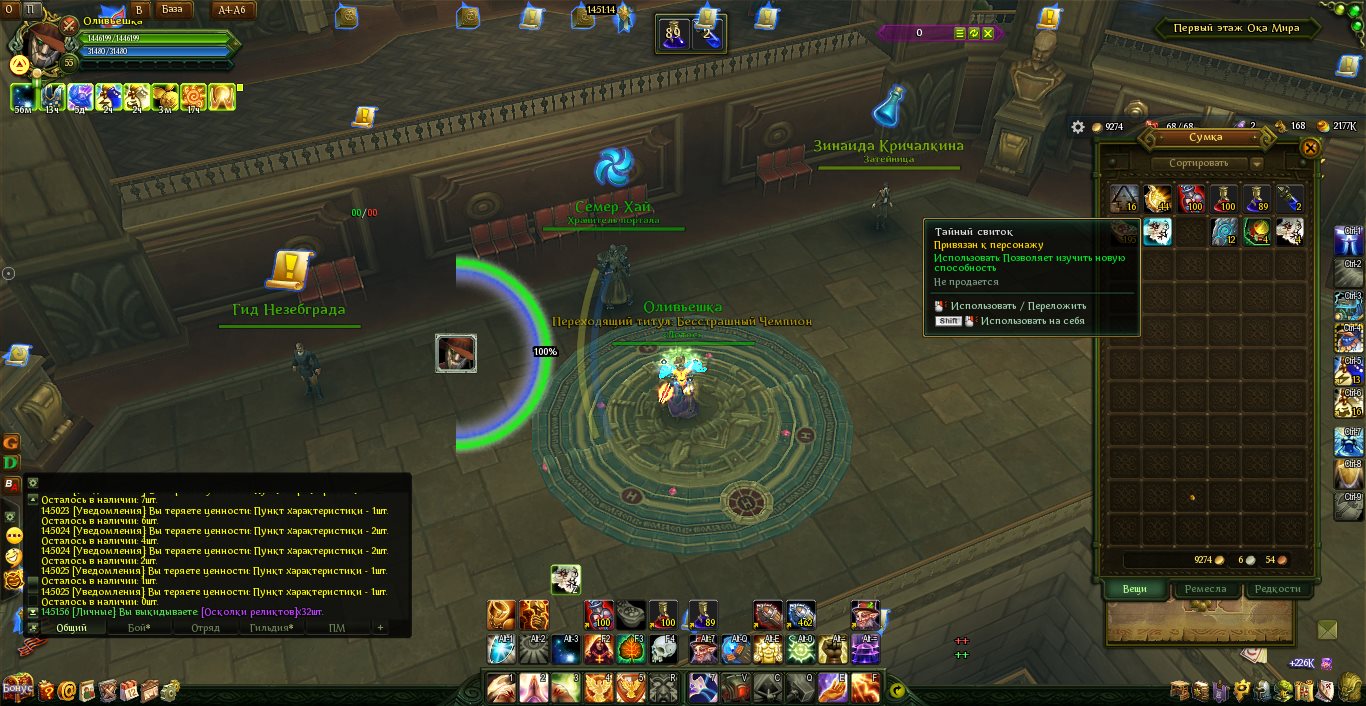Add a new chat tab with plus
Image resolution: width=1366 pixels, height=706 pixels.
pyautogui.click(x=380, y=628)
